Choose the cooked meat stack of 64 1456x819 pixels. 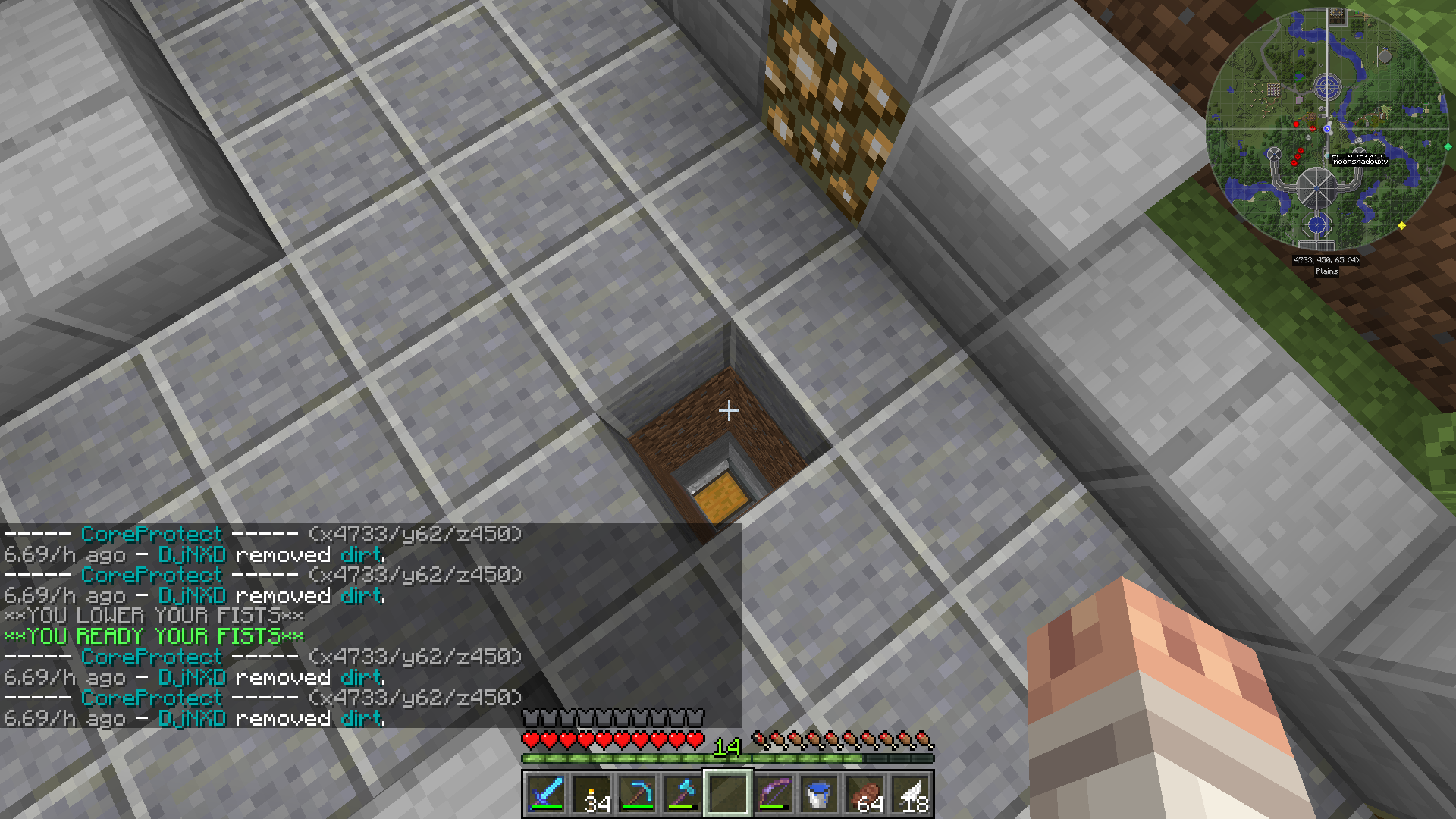tap(865, 794)
